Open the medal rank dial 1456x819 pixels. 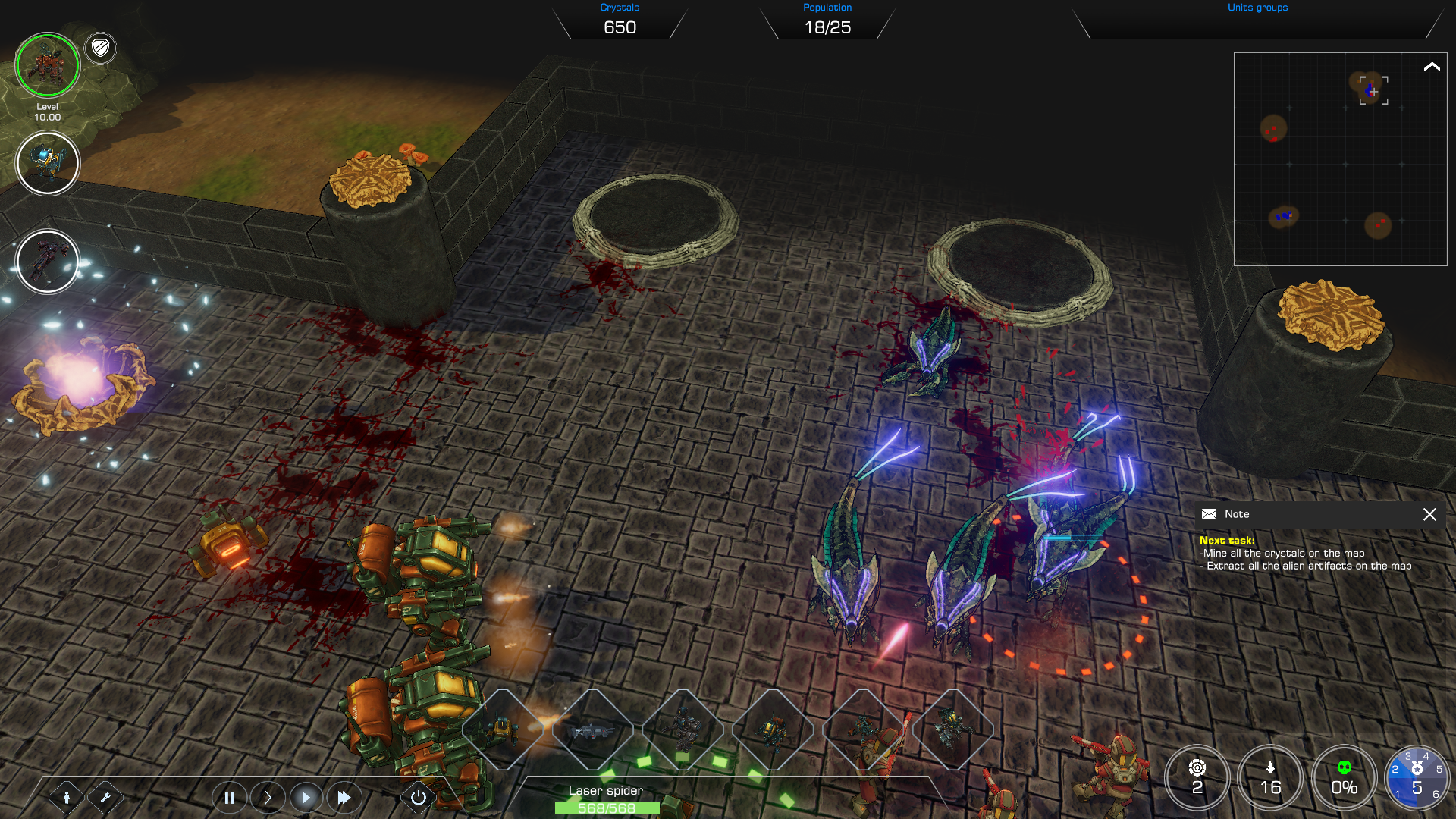(1416, 777)
